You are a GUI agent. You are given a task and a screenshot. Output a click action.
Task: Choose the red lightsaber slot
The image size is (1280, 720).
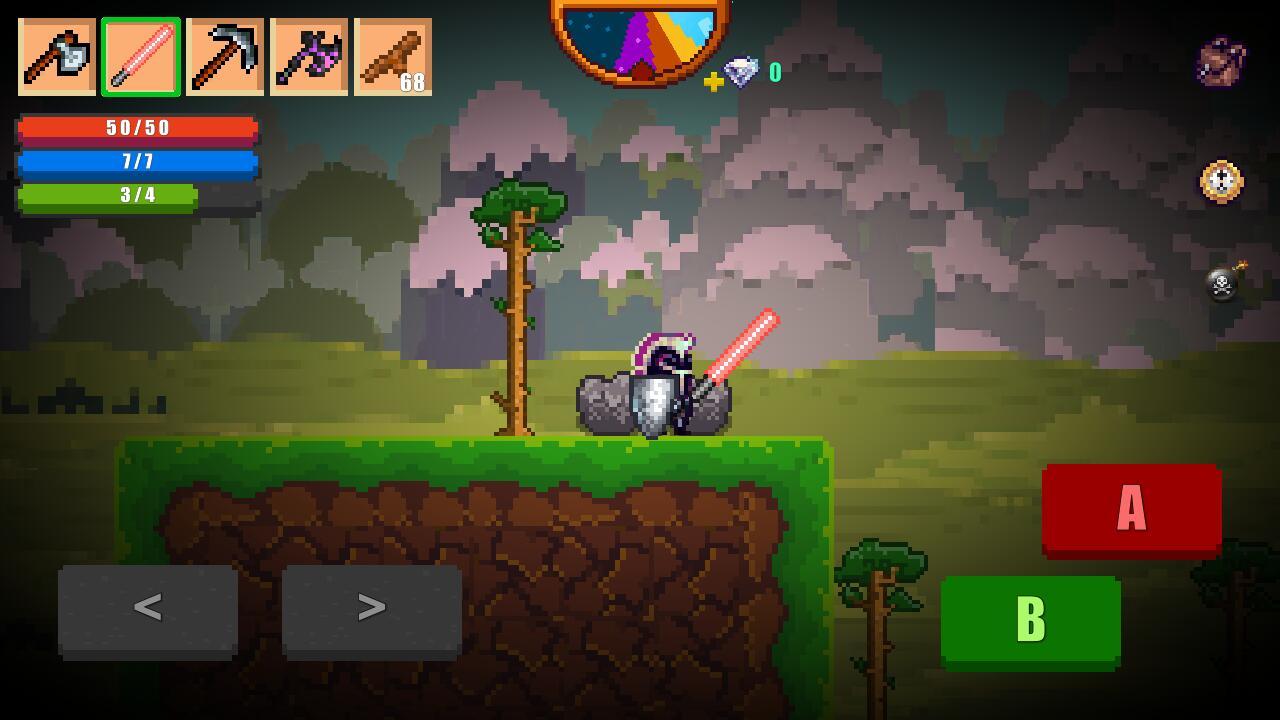pos(141,57)
